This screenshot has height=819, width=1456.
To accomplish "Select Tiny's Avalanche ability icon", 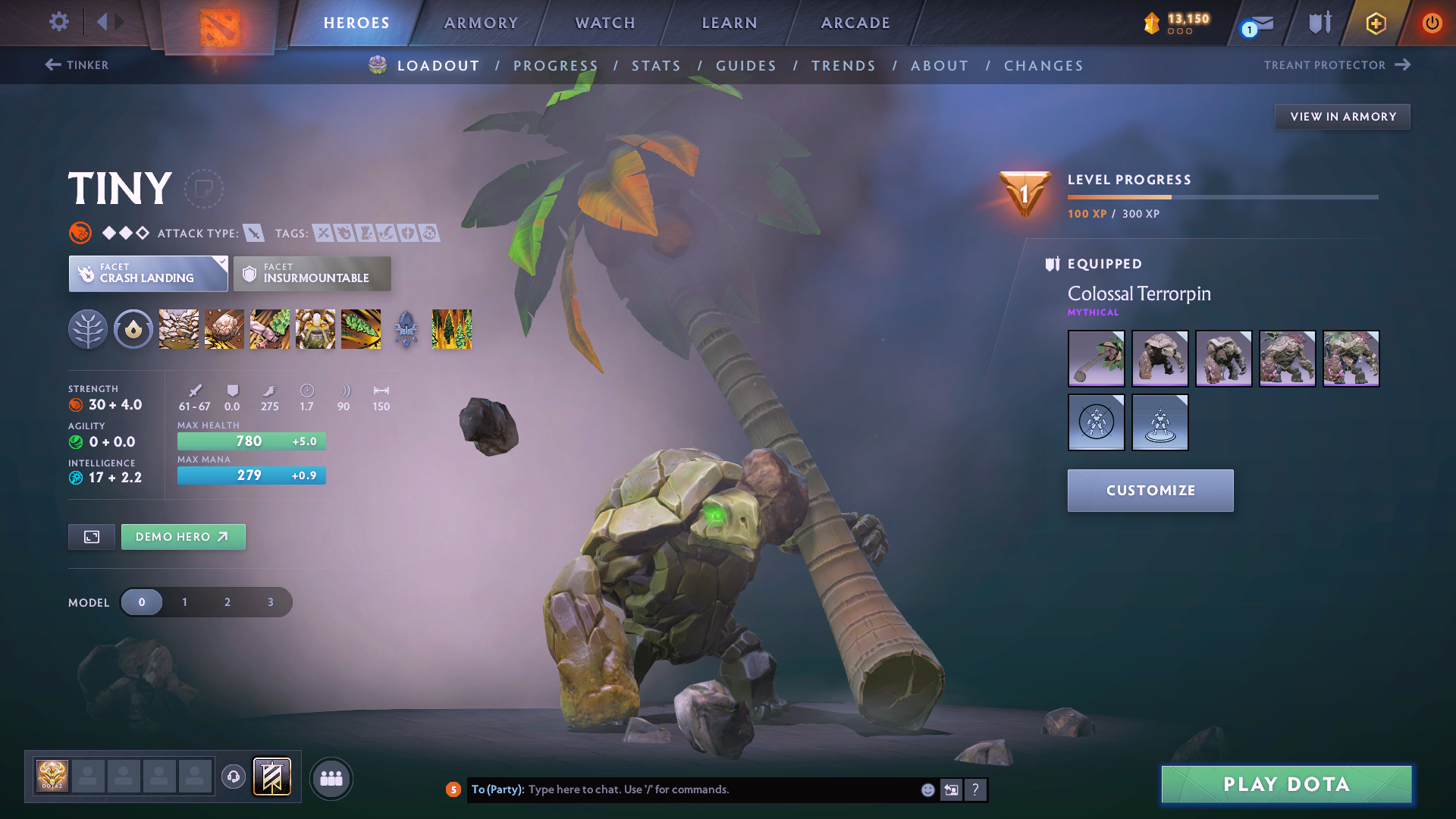I will point(178,329).
